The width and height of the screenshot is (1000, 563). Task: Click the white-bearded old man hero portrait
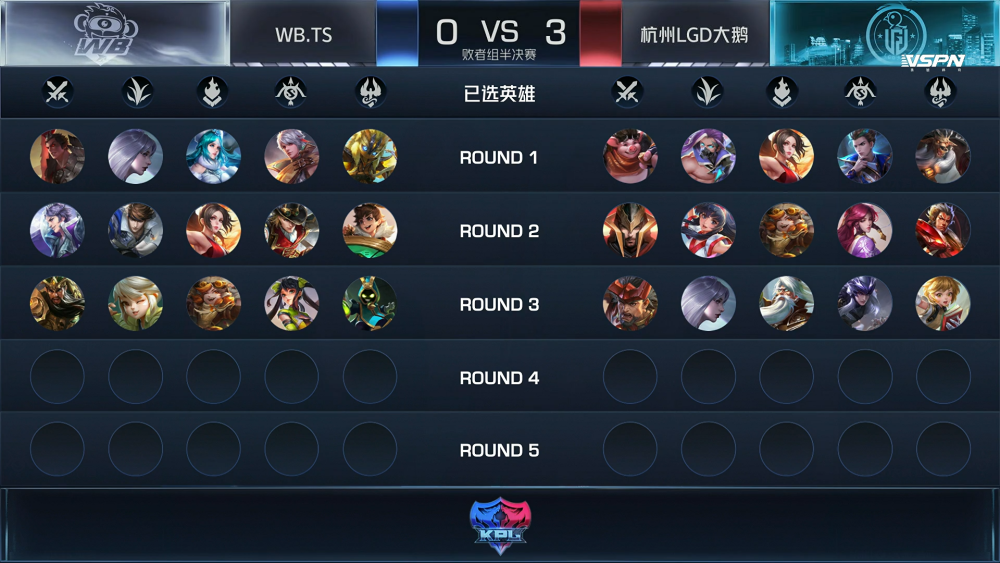click(786, 304)
